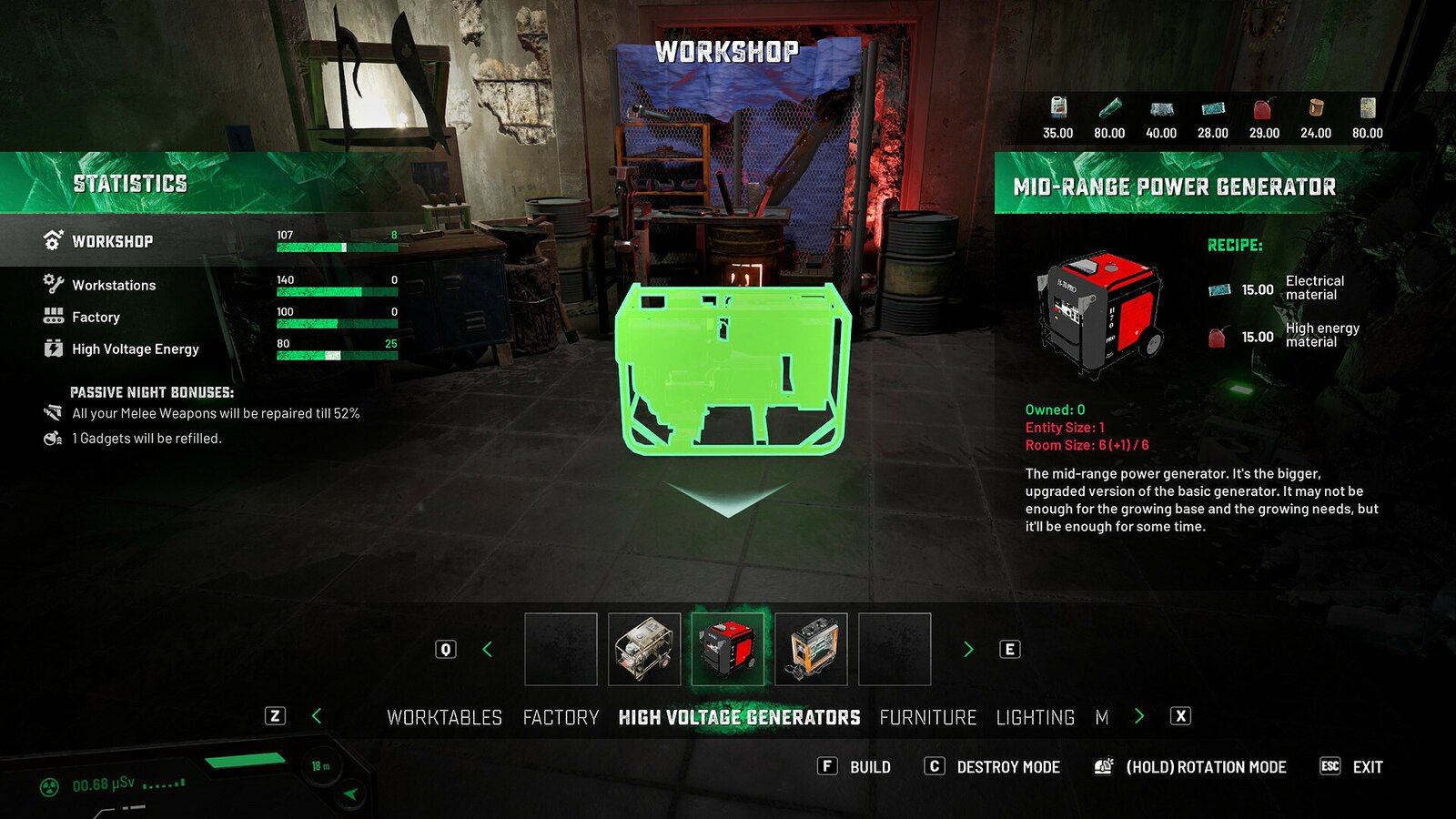The image size is (1456, 819).
Task: Select the Workshop statistics icon
Action: [x=52, y=240]
